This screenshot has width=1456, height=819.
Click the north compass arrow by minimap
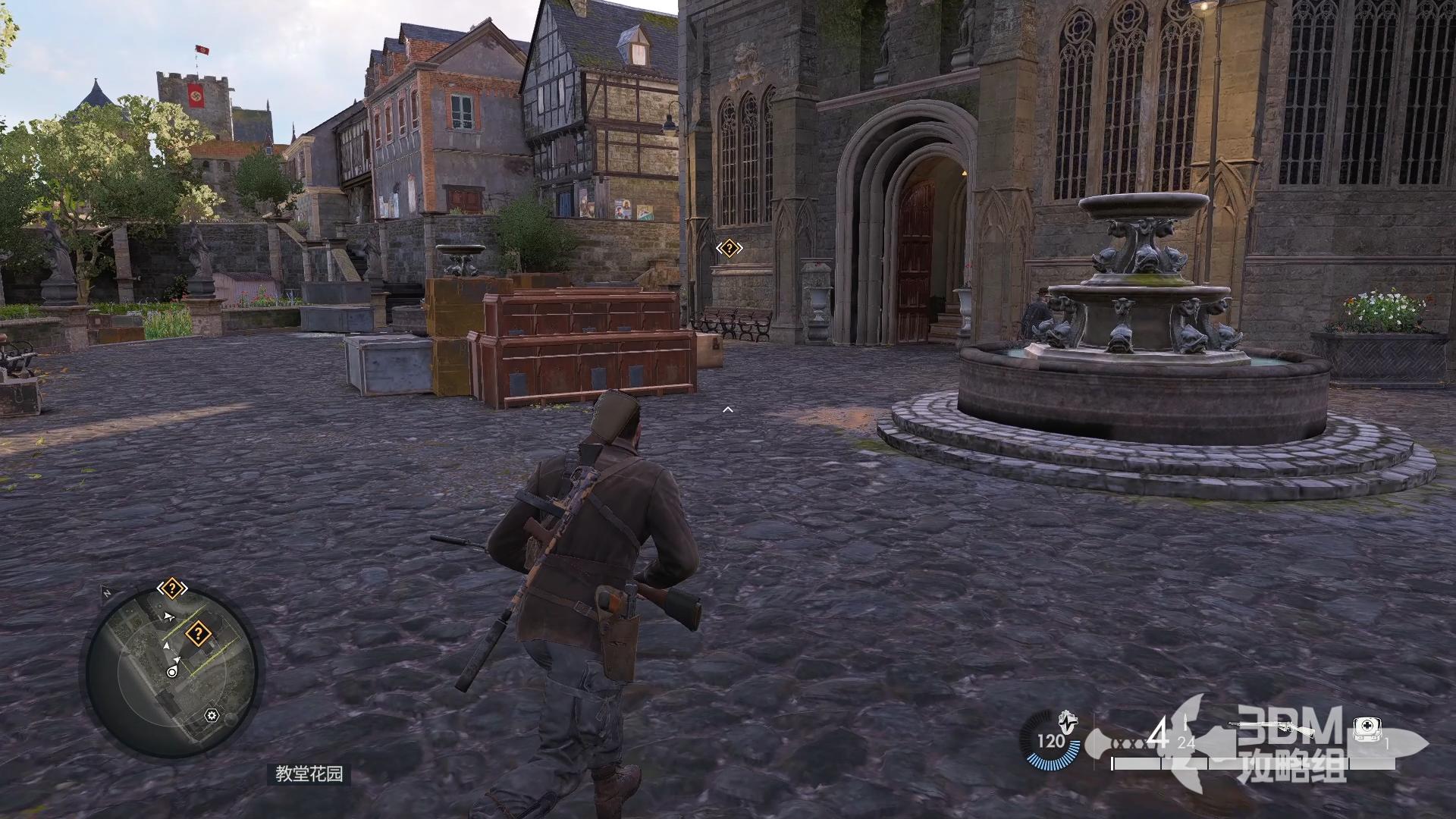(x=106, y=593)
